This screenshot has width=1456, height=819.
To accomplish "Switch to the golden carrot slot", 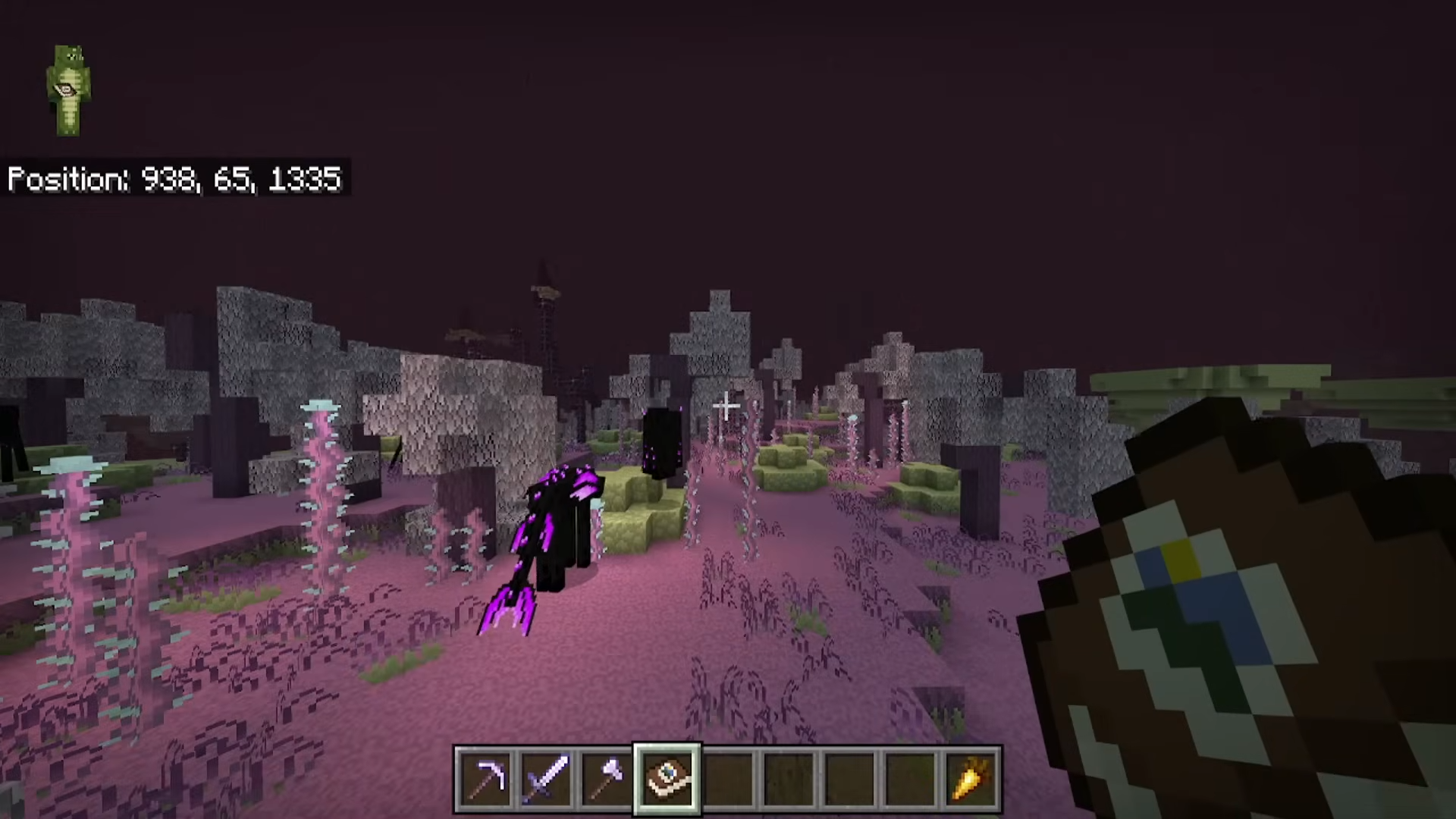I will tap(971, 779).
